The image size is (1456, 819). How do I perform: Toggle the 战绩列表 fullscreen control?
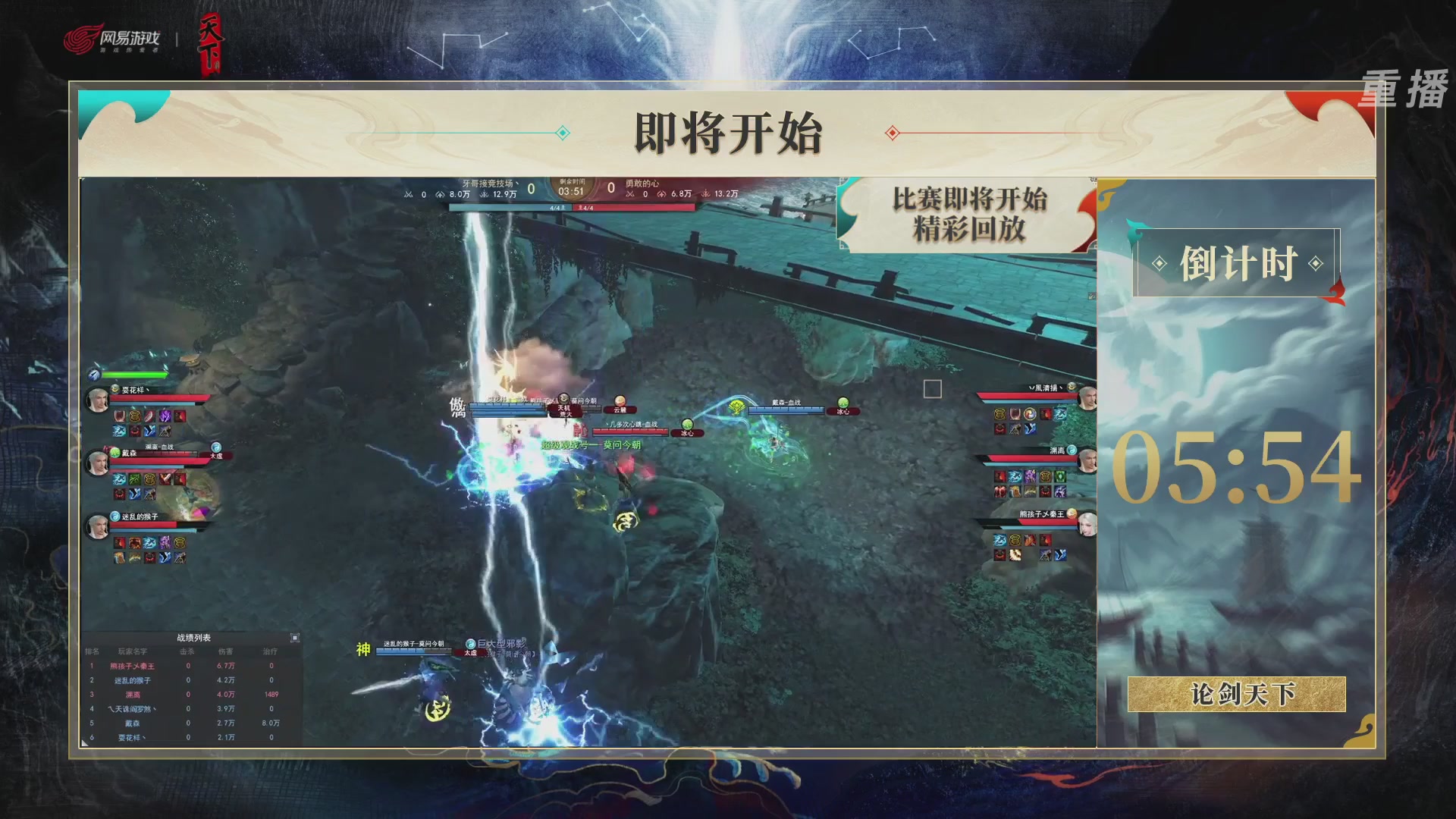296,637
